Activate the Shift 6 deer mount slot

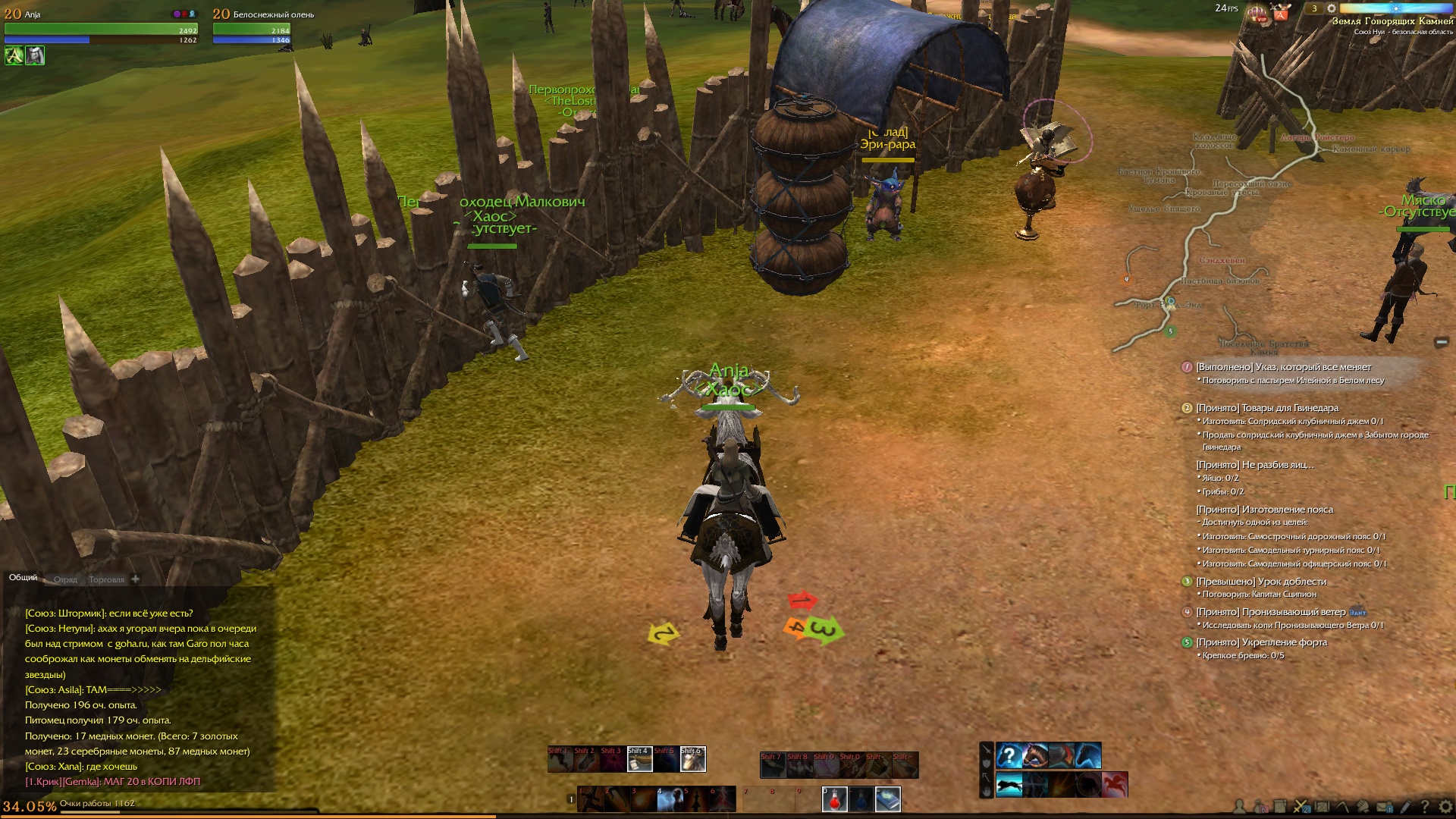coord(692,759)
